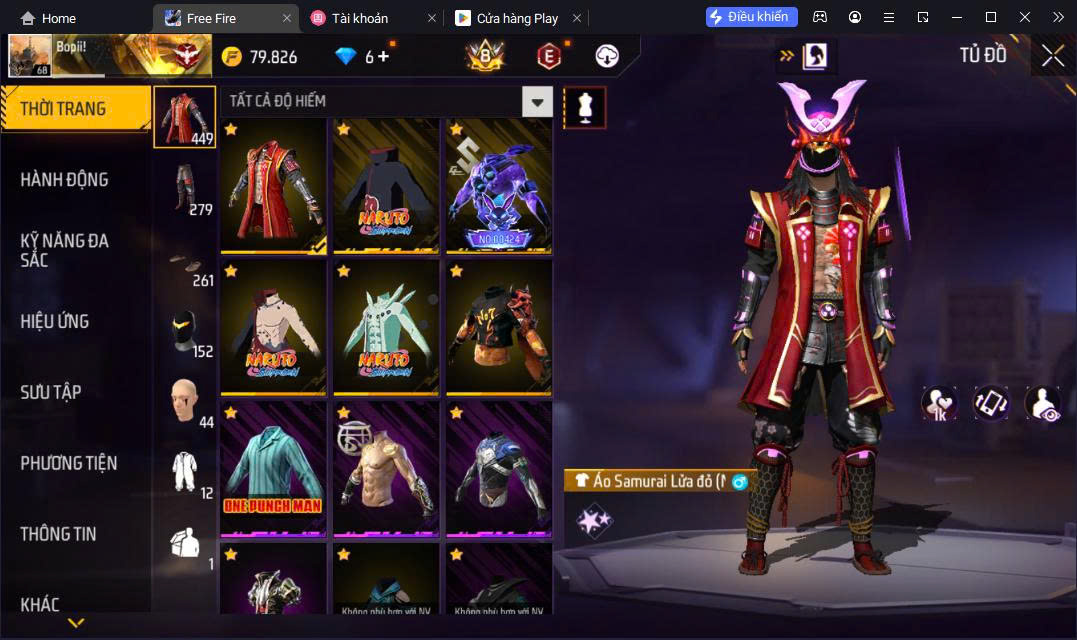Open the mask category with 152 items
The image size is (1077, 640).
pos(185,332)
